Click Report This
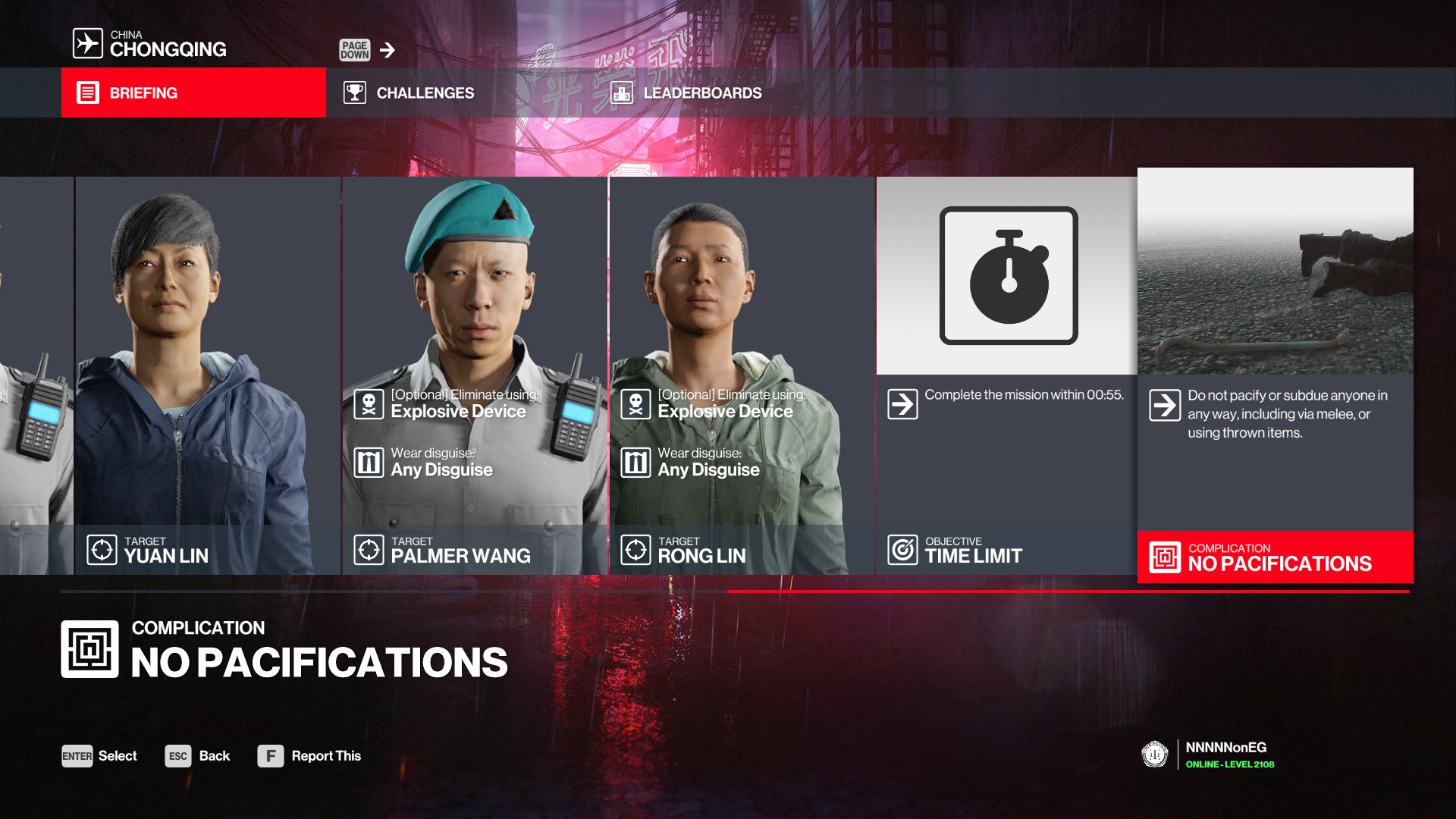The width and height of the screenshot is (1456, 819). [309, 756]
